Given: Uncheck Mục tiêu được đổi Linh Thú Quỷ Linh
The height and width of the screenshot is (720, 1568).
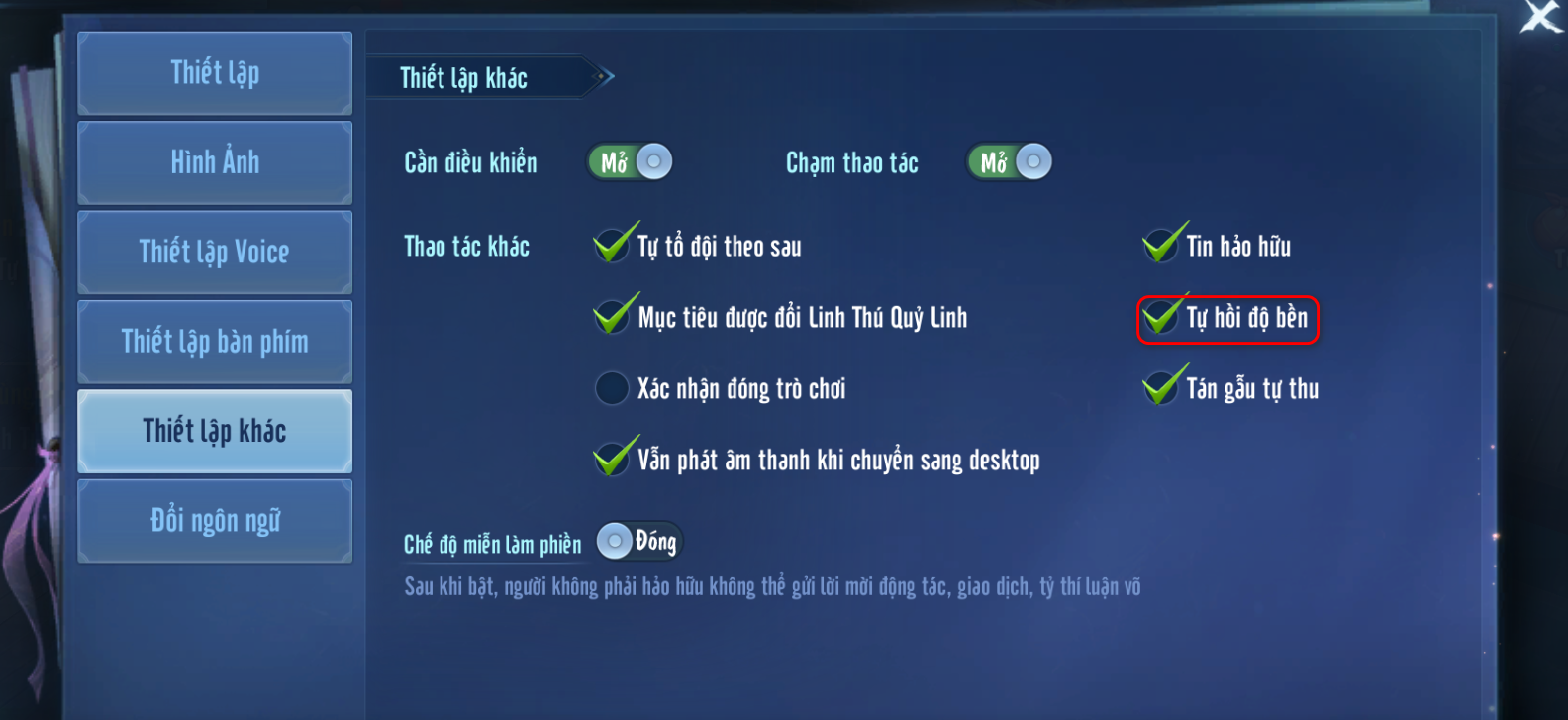Looking at the screenshot, I should 612,317.
